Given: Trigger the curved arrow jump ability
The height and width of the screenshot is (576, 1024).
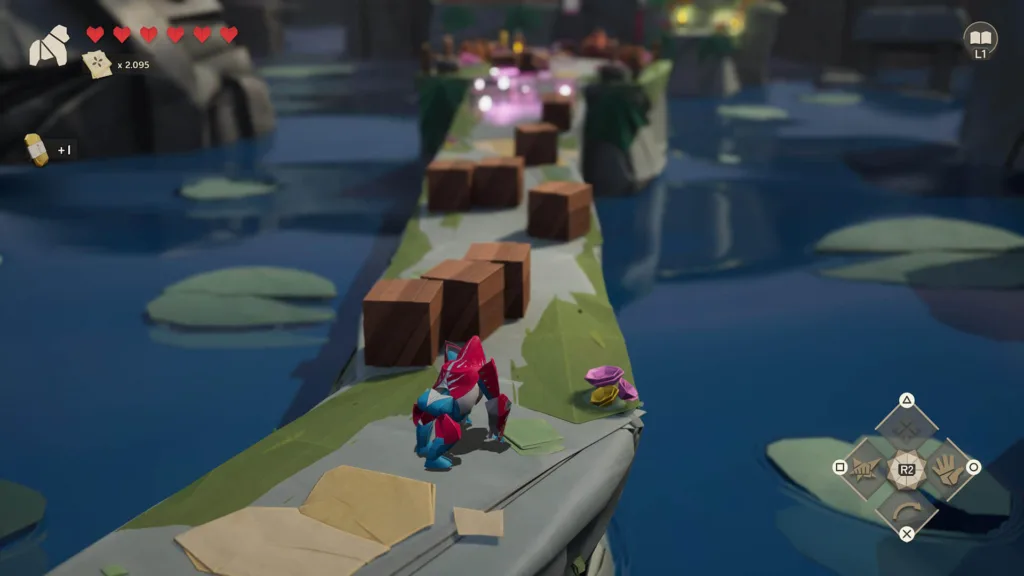Looking at the screenshot, I should pos(906,508).
